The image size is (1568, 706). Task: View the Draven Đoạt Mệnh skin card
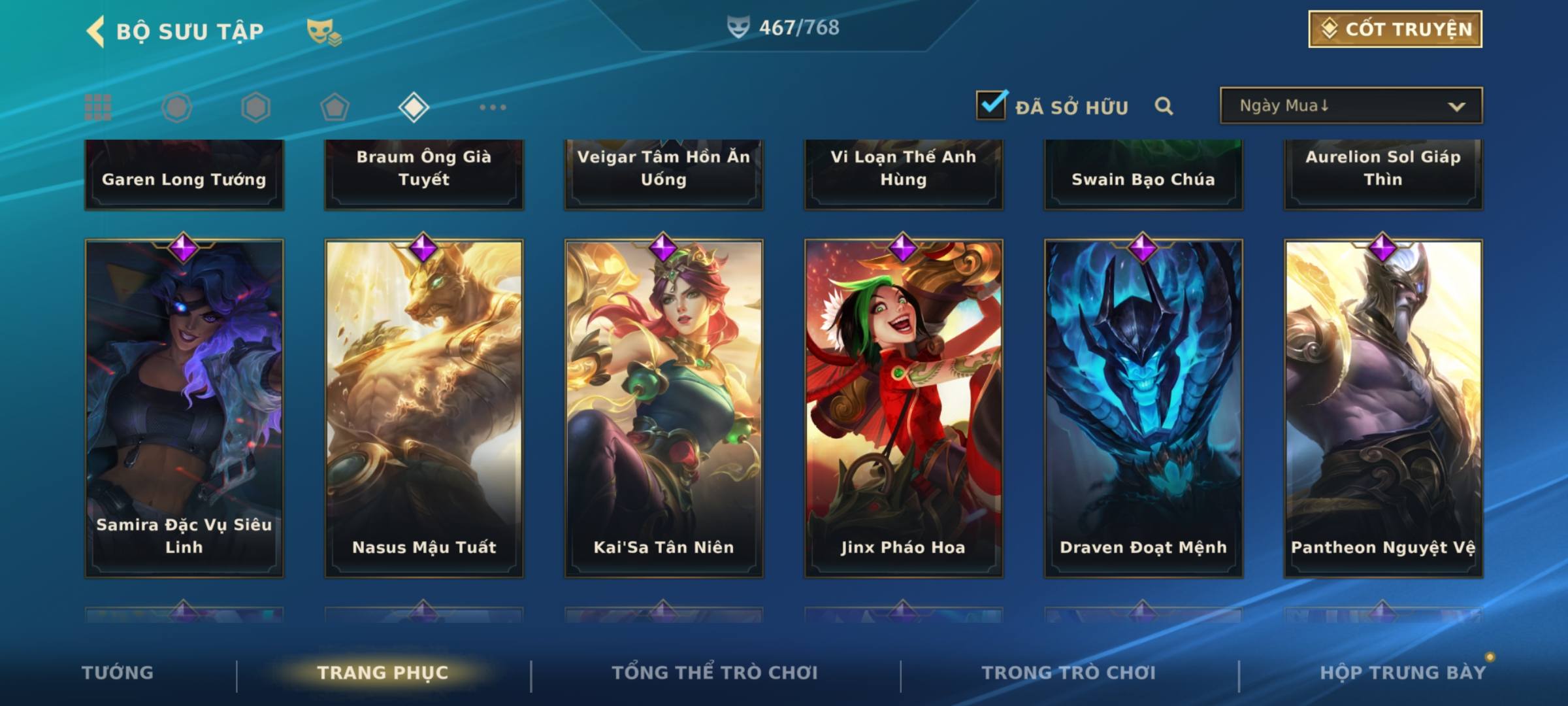click(x=1143, y=409)
